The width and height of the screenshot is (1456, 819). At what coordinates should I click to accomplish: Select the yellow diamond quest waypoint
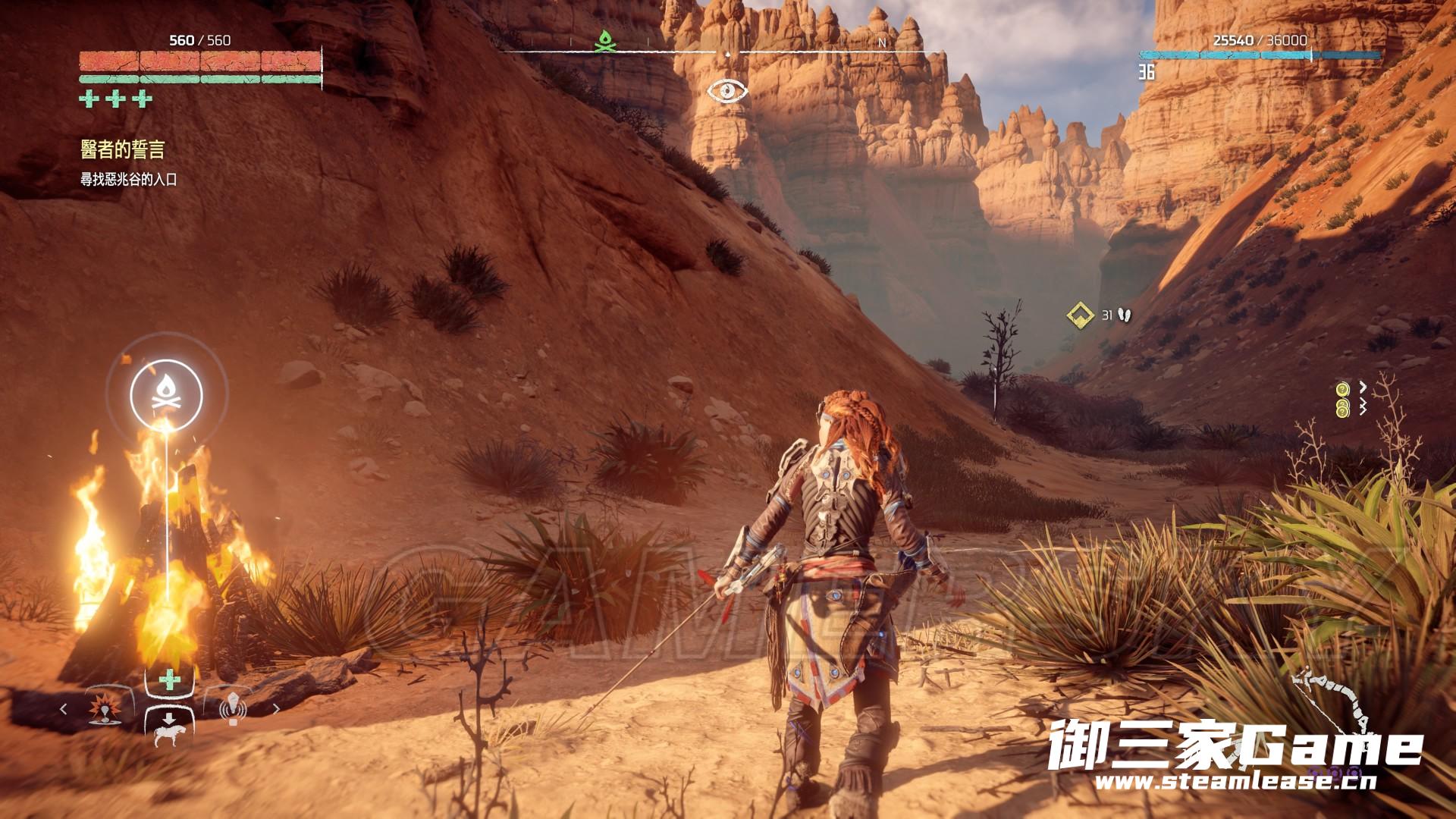[x=1080, y=315]
